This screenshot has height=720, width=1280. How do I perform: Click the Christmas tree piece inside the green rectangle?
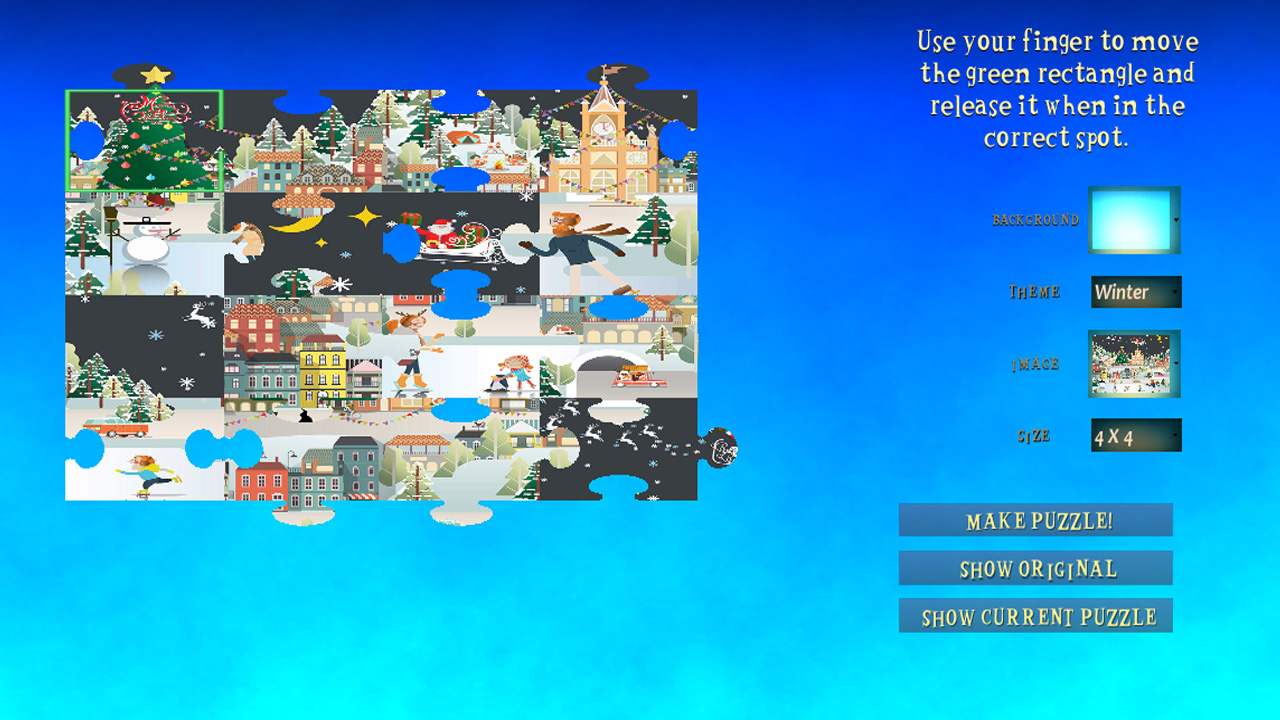143,140
